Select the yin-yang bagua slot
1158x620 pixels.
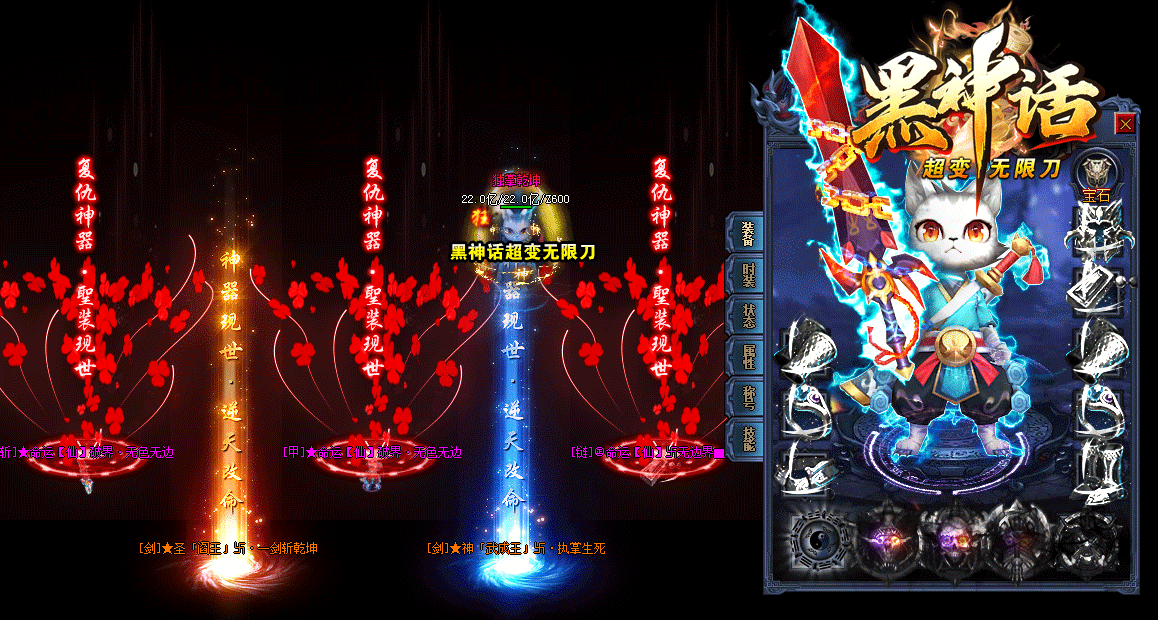coord(816,538)
